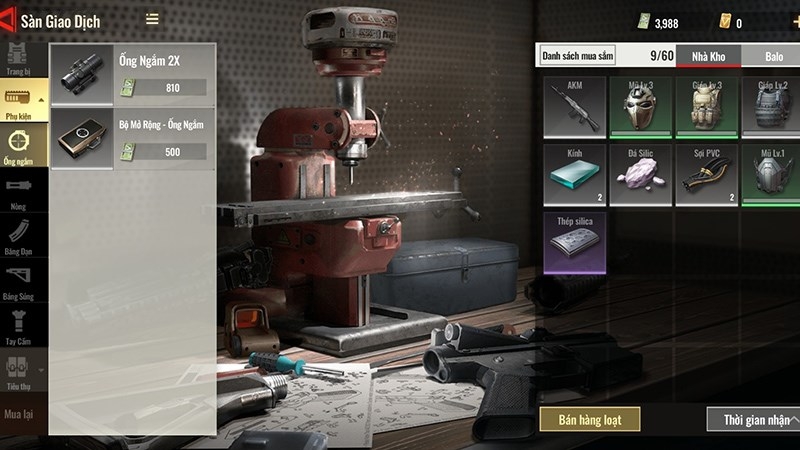Switch to the Nòng subcategory
The image size is (800, 450).
18,190
